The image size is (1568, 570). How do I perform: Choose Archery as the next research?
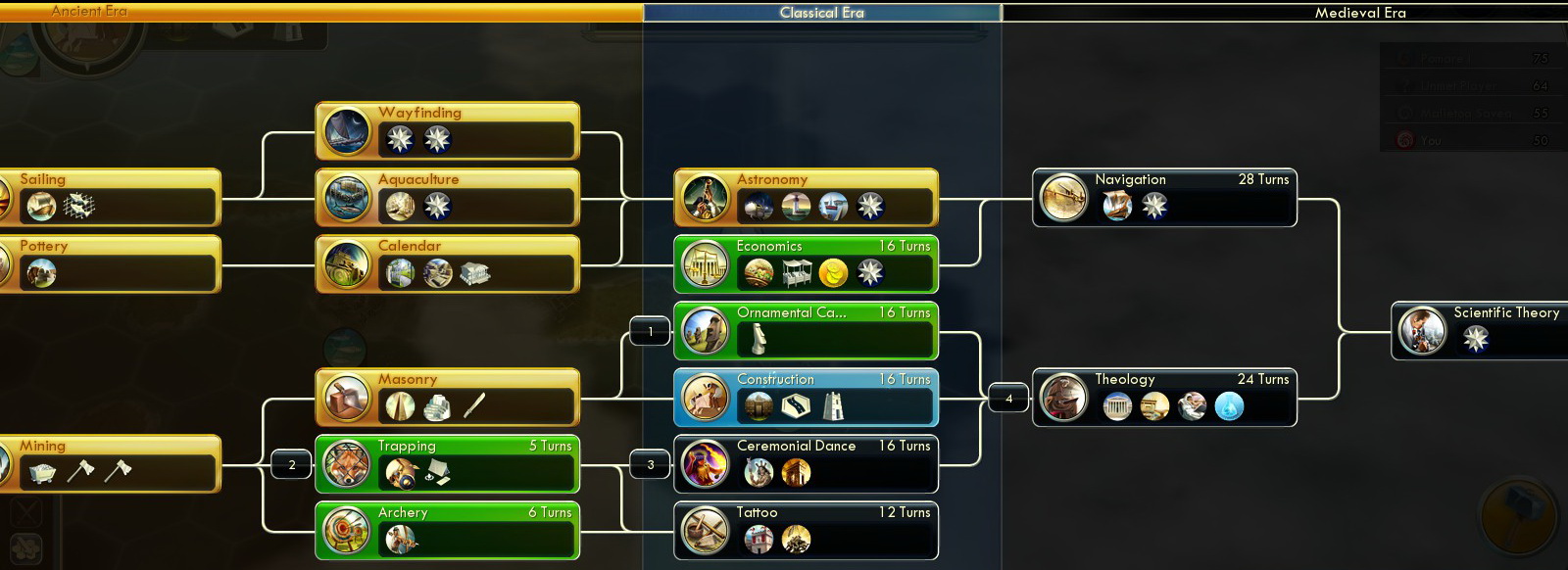click(x=447, y=530)
